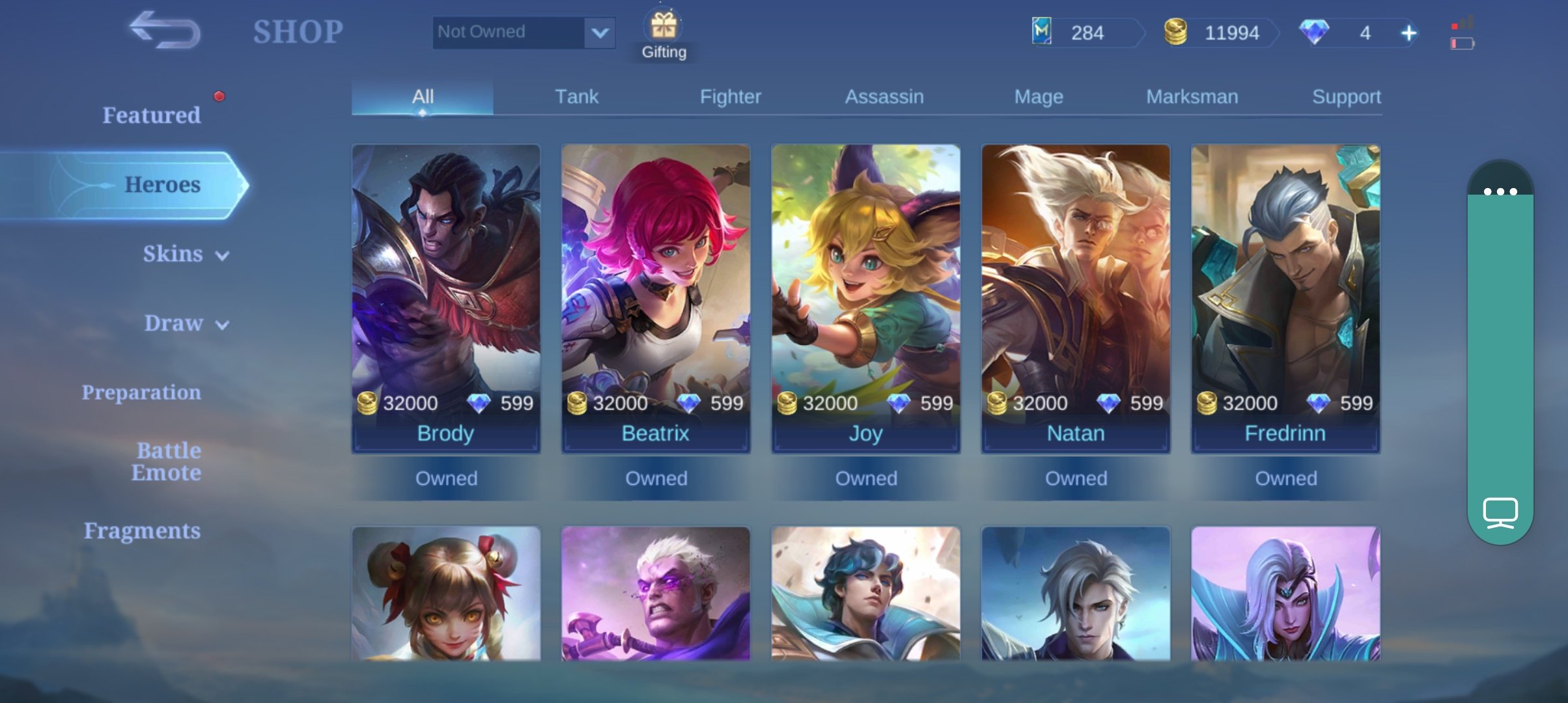Tap the three-dots overlay handle
1568x703 pixels.
1500,191
